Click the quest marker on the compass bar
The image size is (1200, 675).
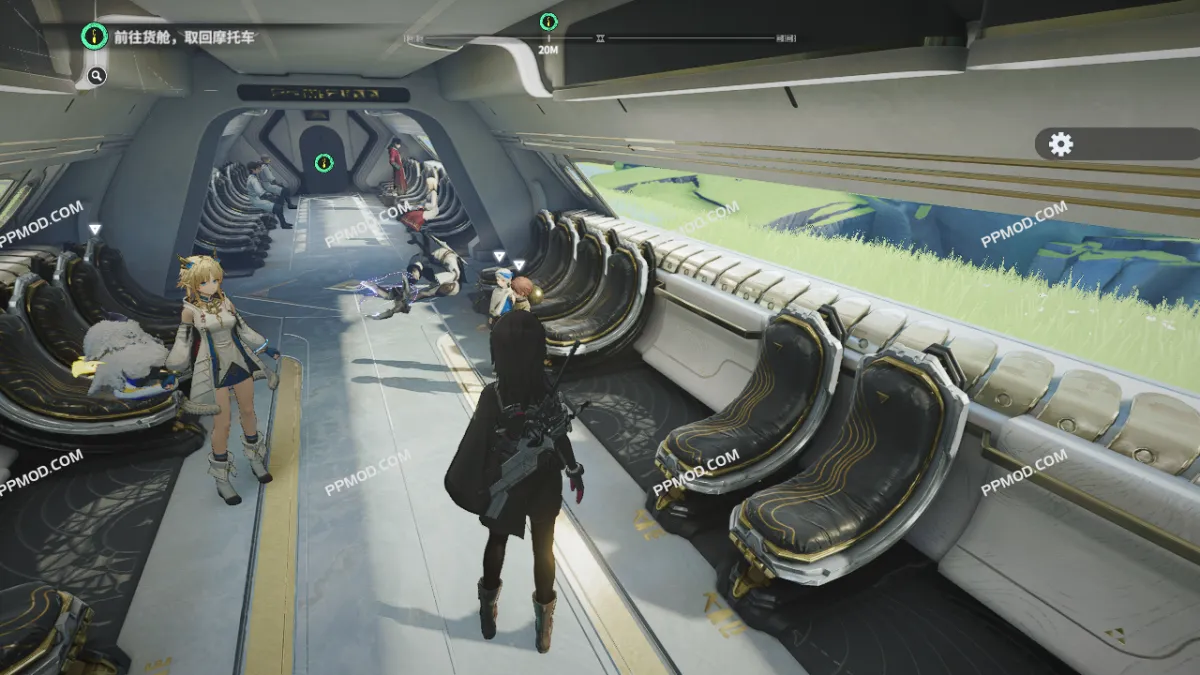pos(548,21)
